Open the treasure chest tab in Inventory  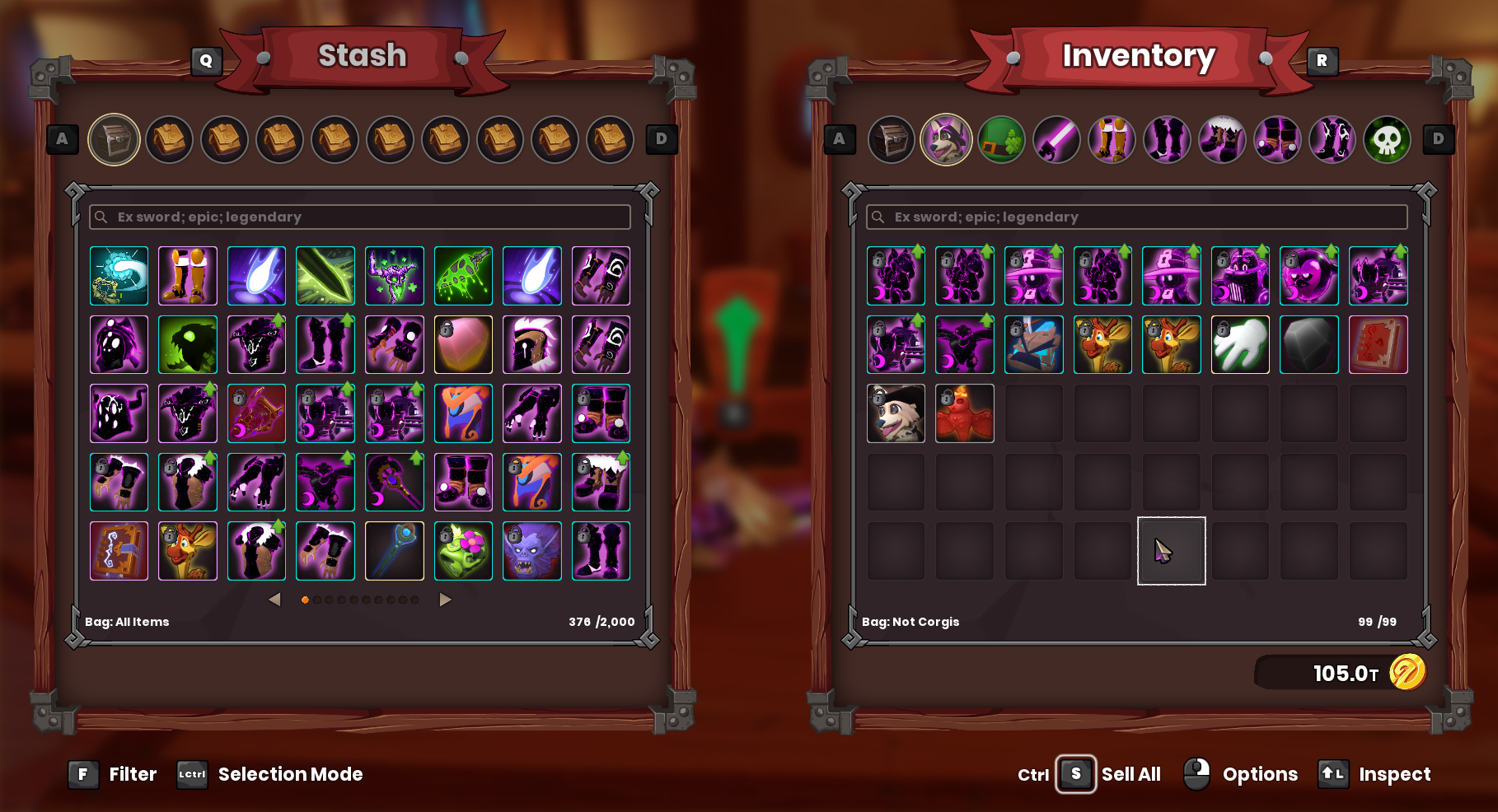coord(892,139)
